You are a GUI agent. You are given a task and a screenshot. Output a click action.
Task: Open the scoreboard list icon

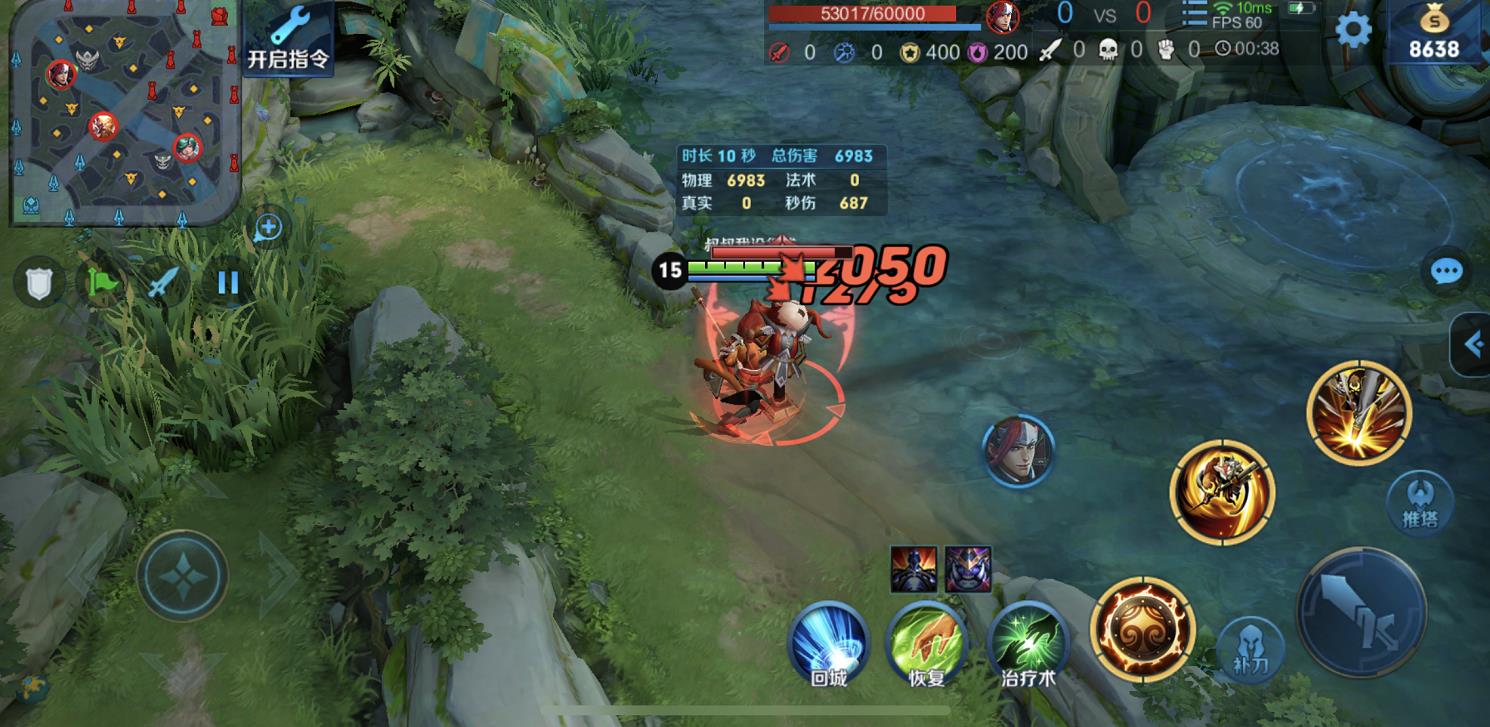point(1194,14)
